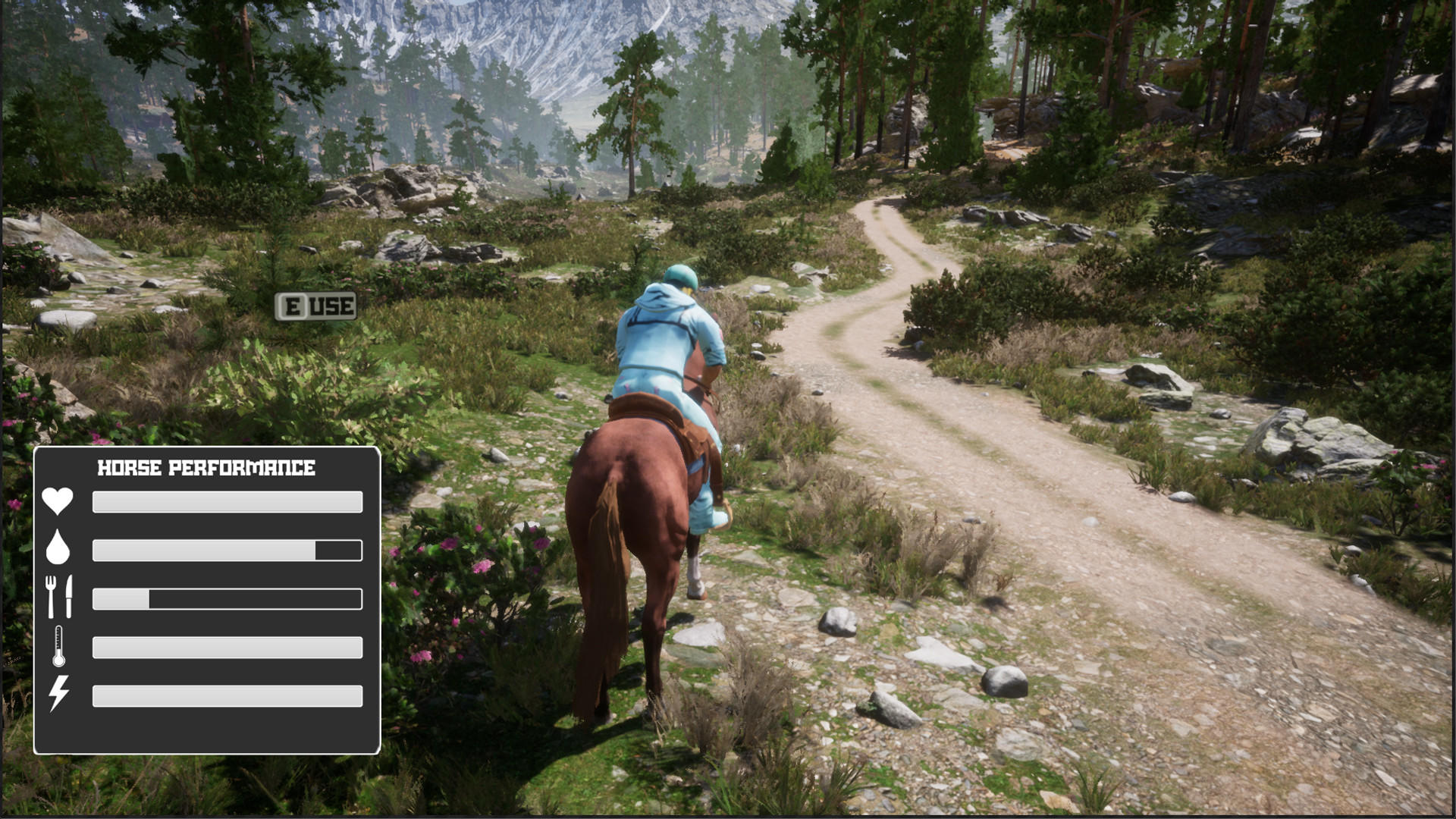
Task: Click the USE label next to the E key
Action: (330, 306)
